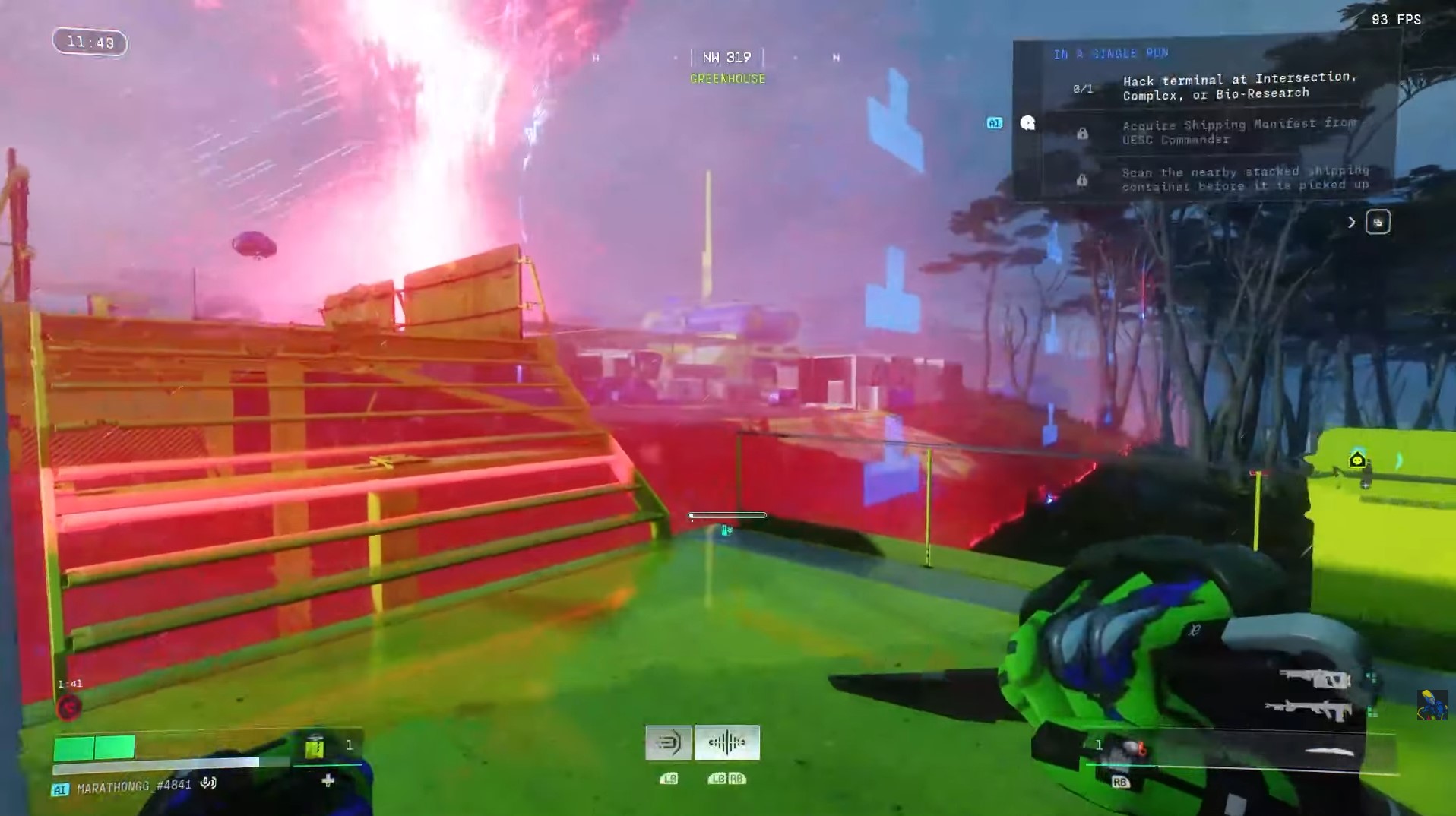Toggle the lock on the Shipping Manifest objective
Image resolution: width=1456 pixels, height=816 pixels.
click(x=1082, y=134)
